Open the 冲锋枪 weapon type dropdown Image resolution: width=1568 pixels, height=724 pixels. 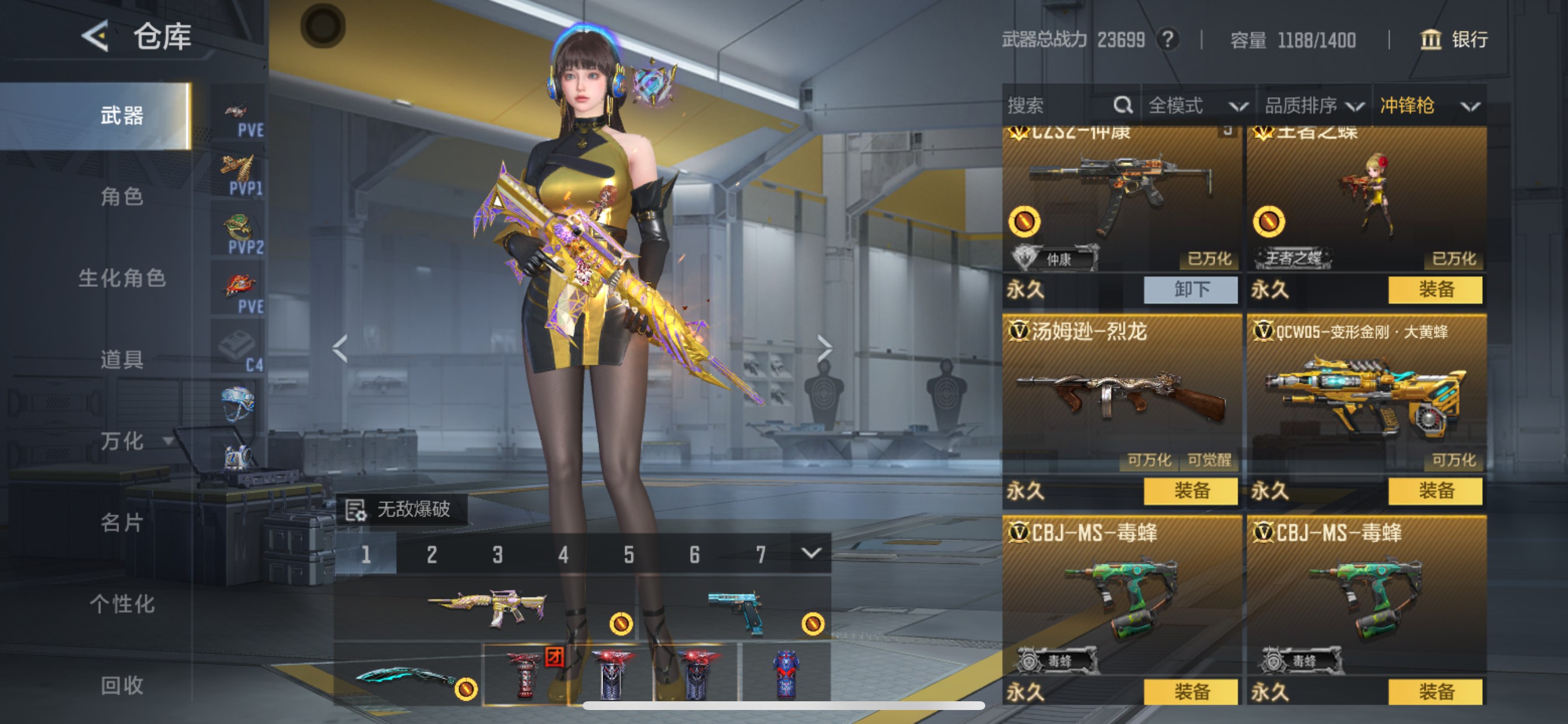[1429, 106]
